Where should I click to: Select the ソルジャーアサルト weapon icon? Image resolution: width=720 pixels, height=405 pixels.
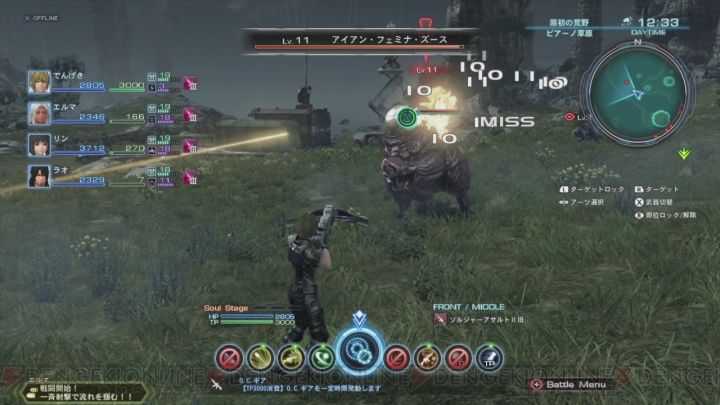[x=441, y=319]
